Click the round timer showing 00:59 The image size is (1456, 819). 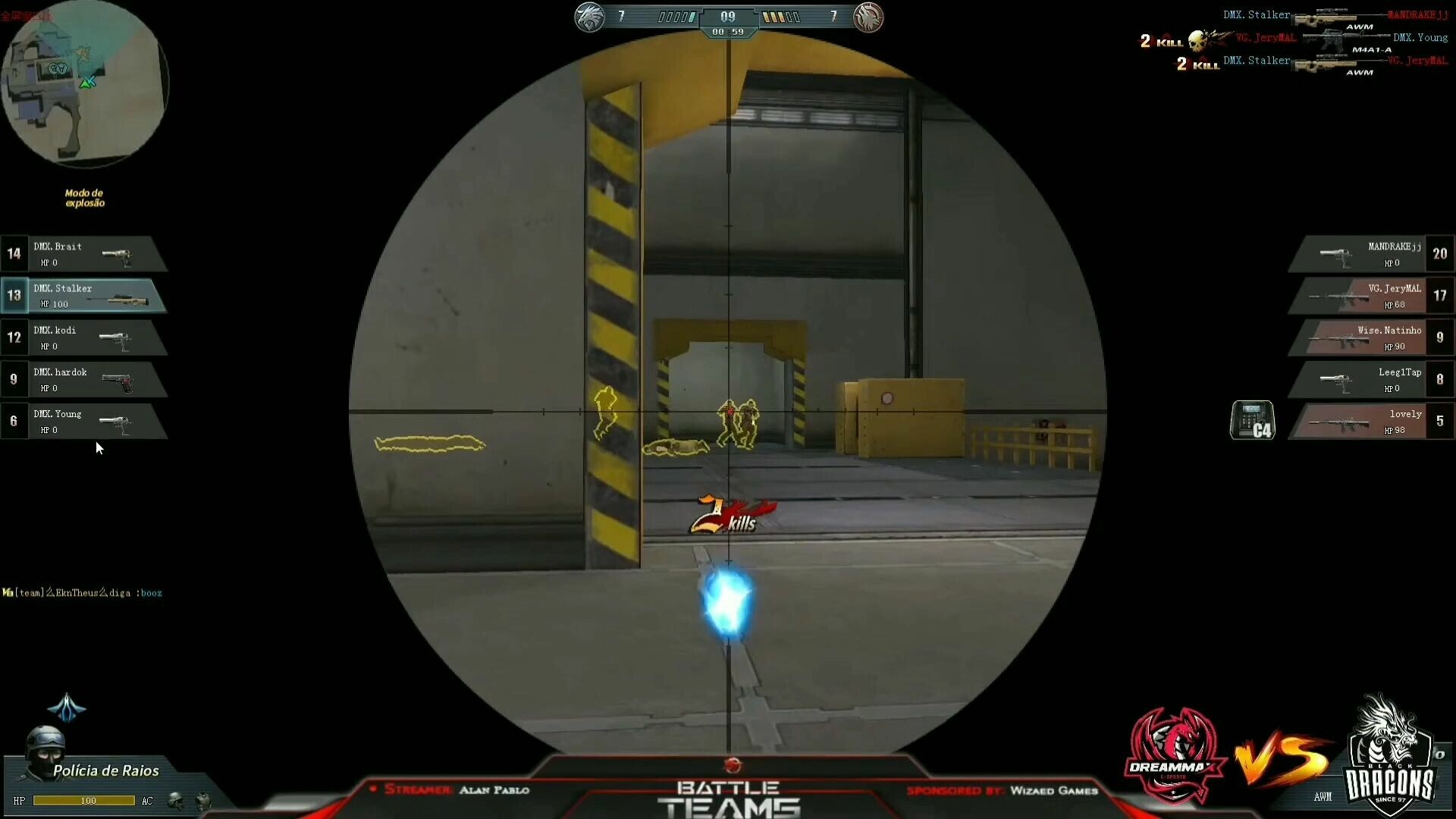[728, 32]
